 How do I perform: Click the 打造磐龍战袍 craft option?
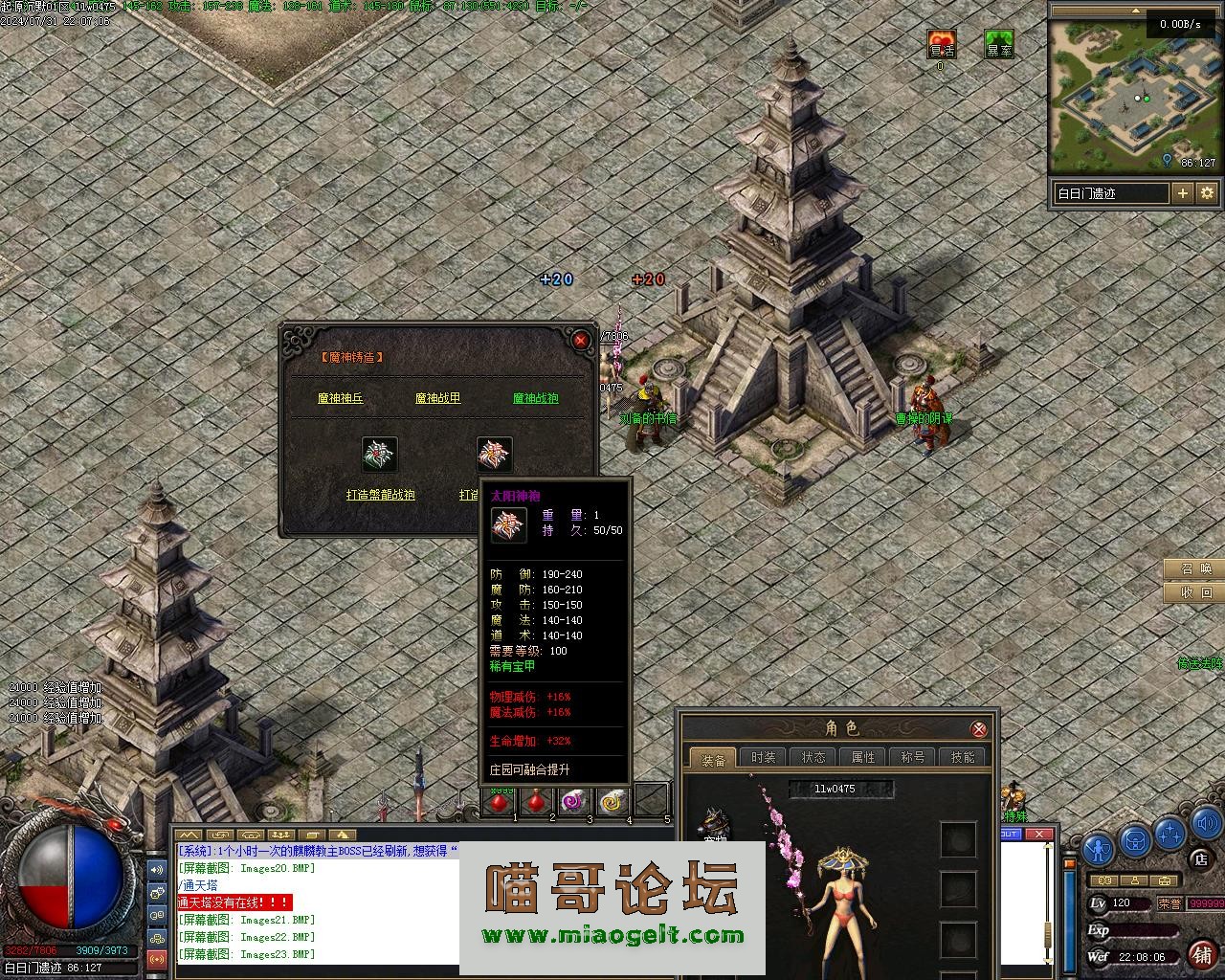(381, 496)
